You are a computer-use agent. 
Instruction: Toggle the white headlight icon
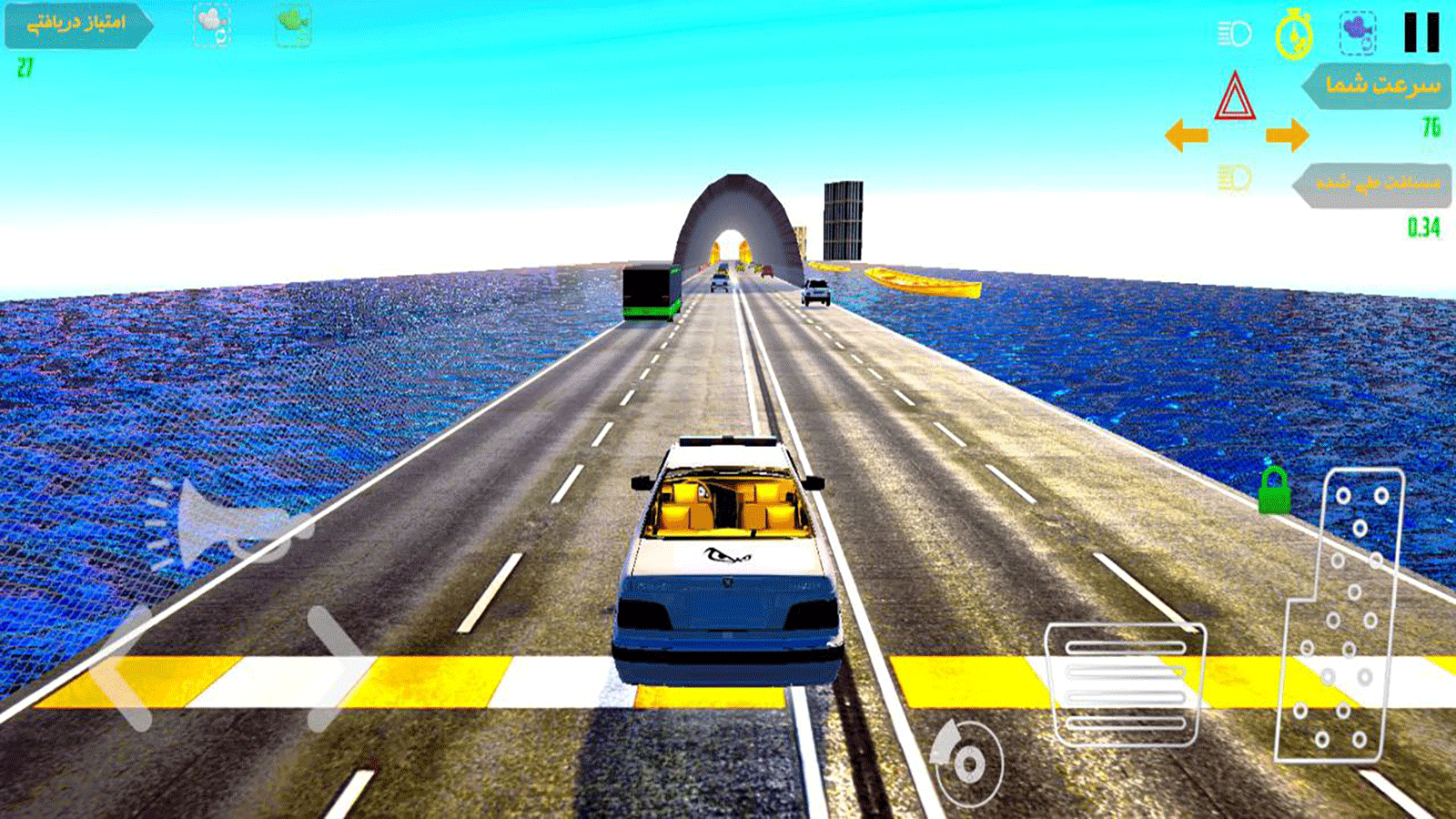point(1234,35)
